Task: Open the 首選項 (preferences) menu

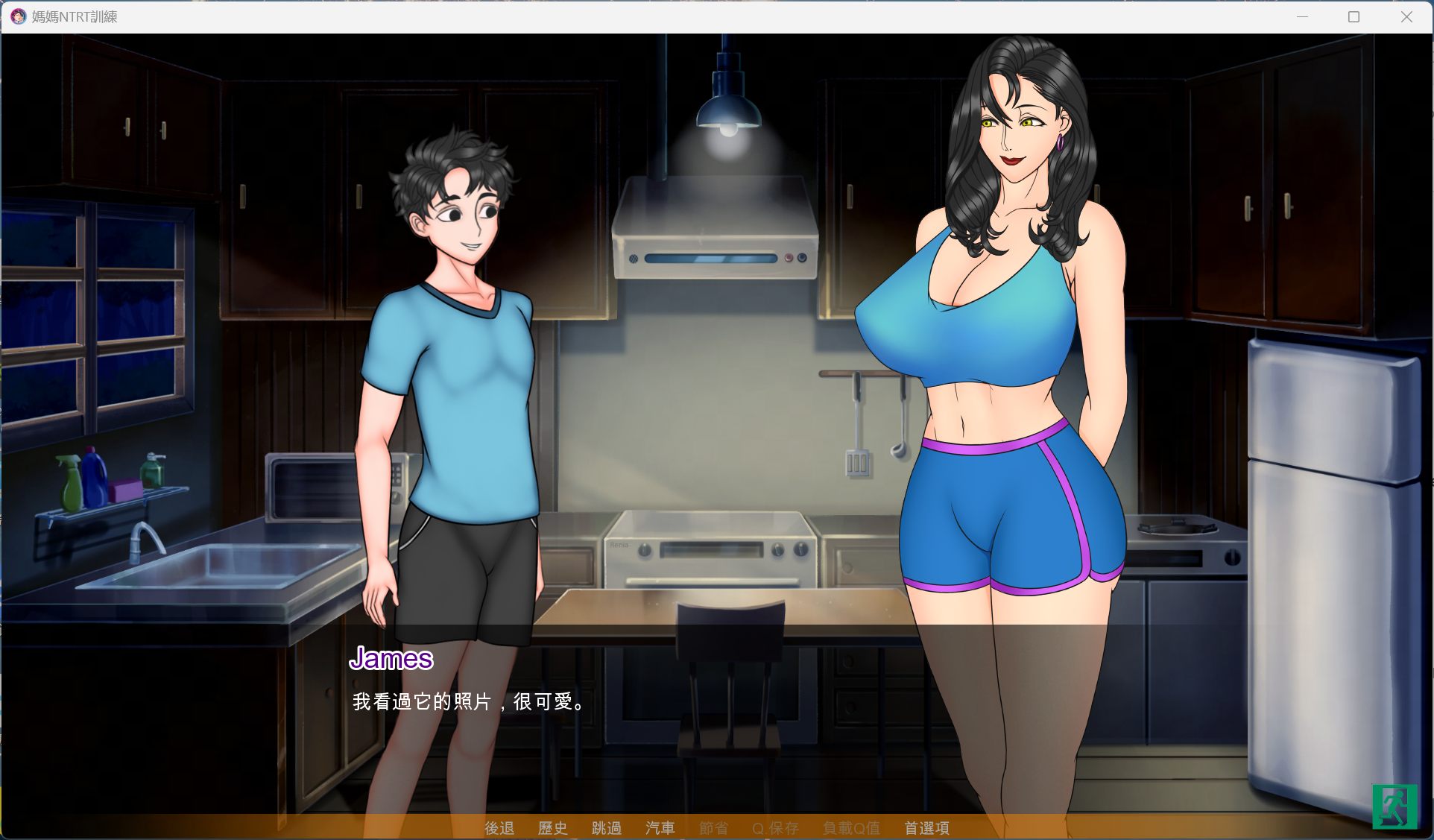Action: point(926,828)
